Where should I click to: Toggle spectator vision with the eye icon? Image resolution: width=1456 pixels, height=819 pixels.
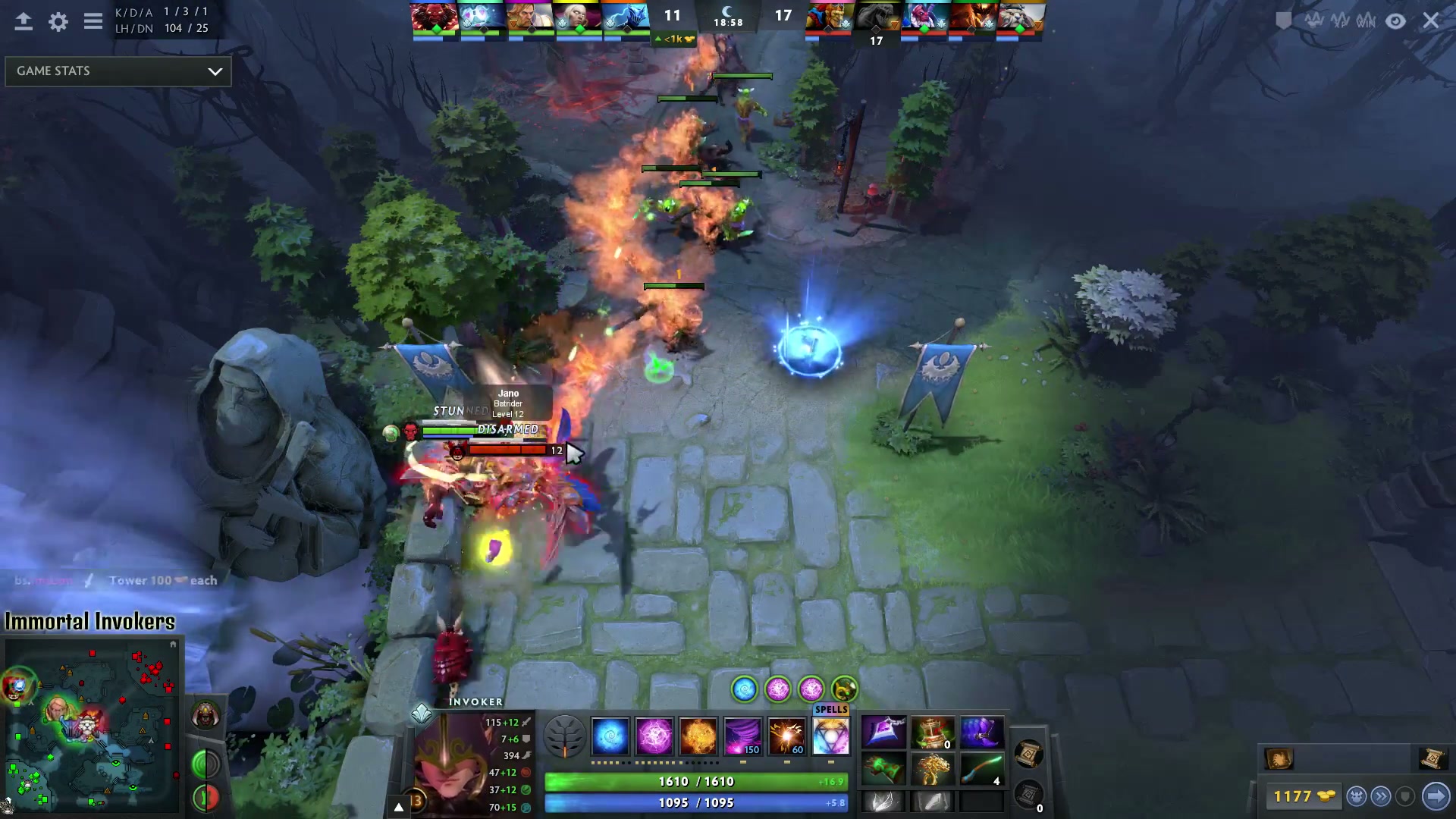(1395, 21)
